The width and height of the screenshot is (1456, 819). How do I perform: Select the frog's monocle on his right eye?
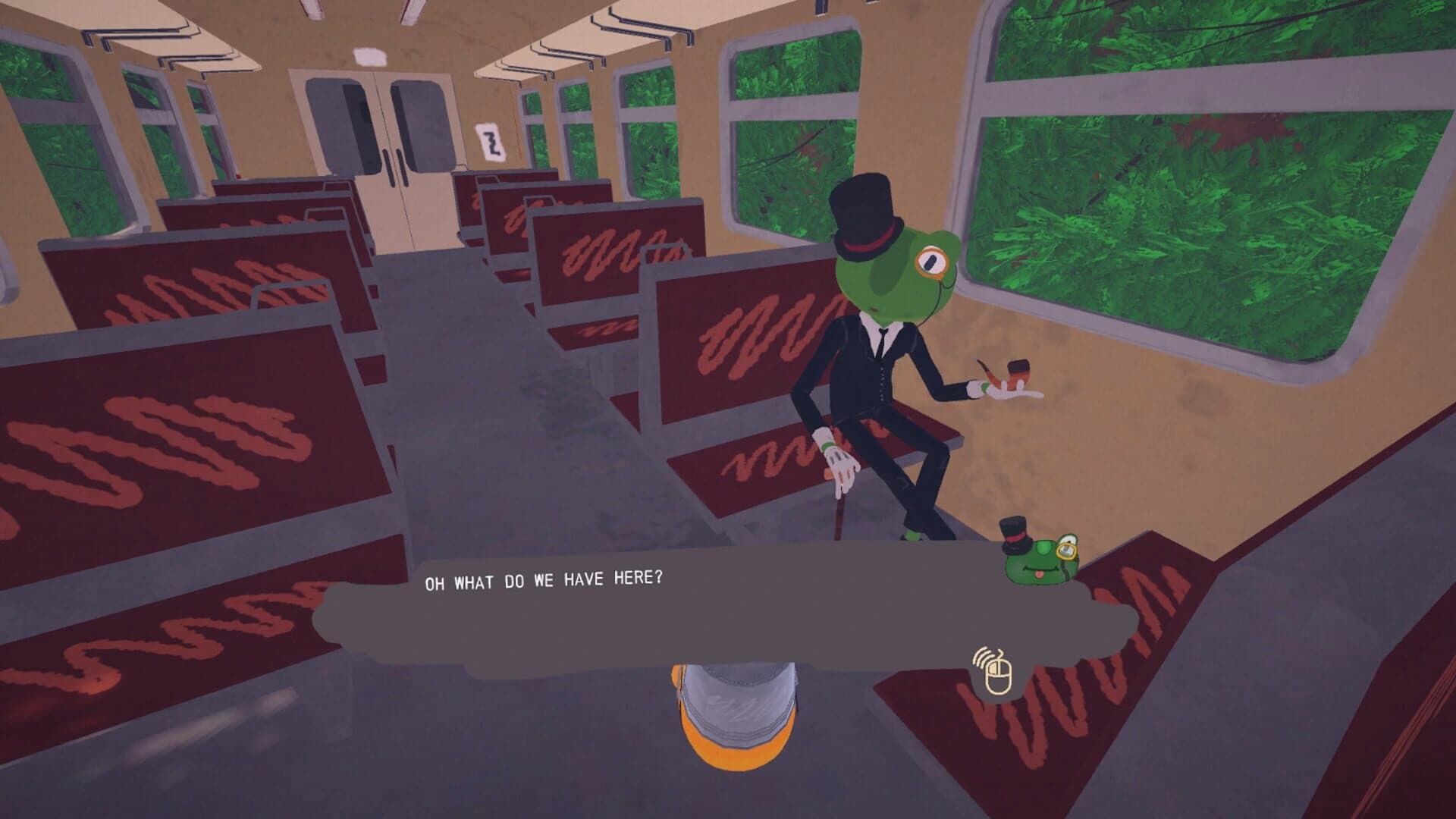point(931,262)
